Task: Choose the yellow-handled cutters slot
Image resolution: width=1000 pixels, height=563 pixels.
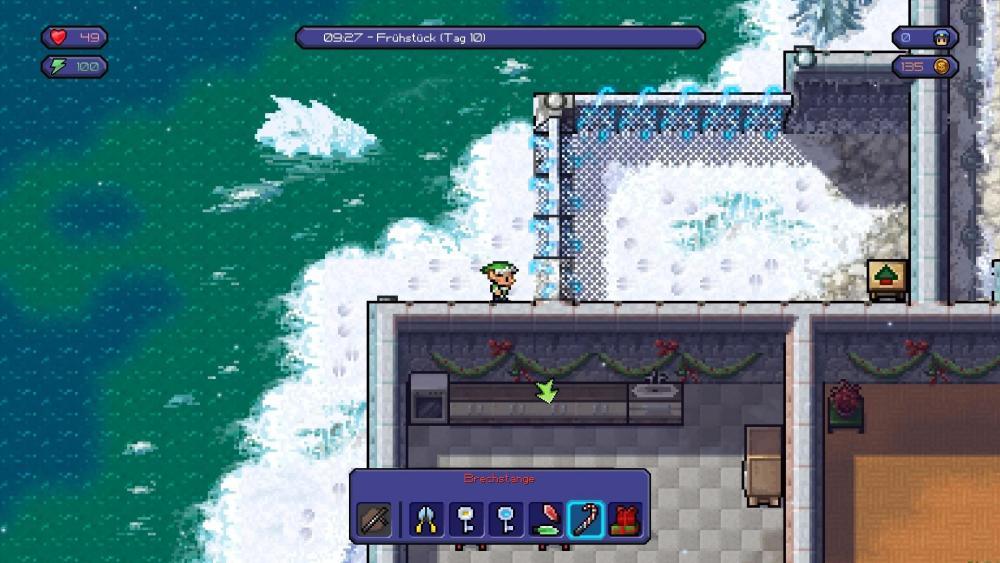Action: tap(426, 520)
